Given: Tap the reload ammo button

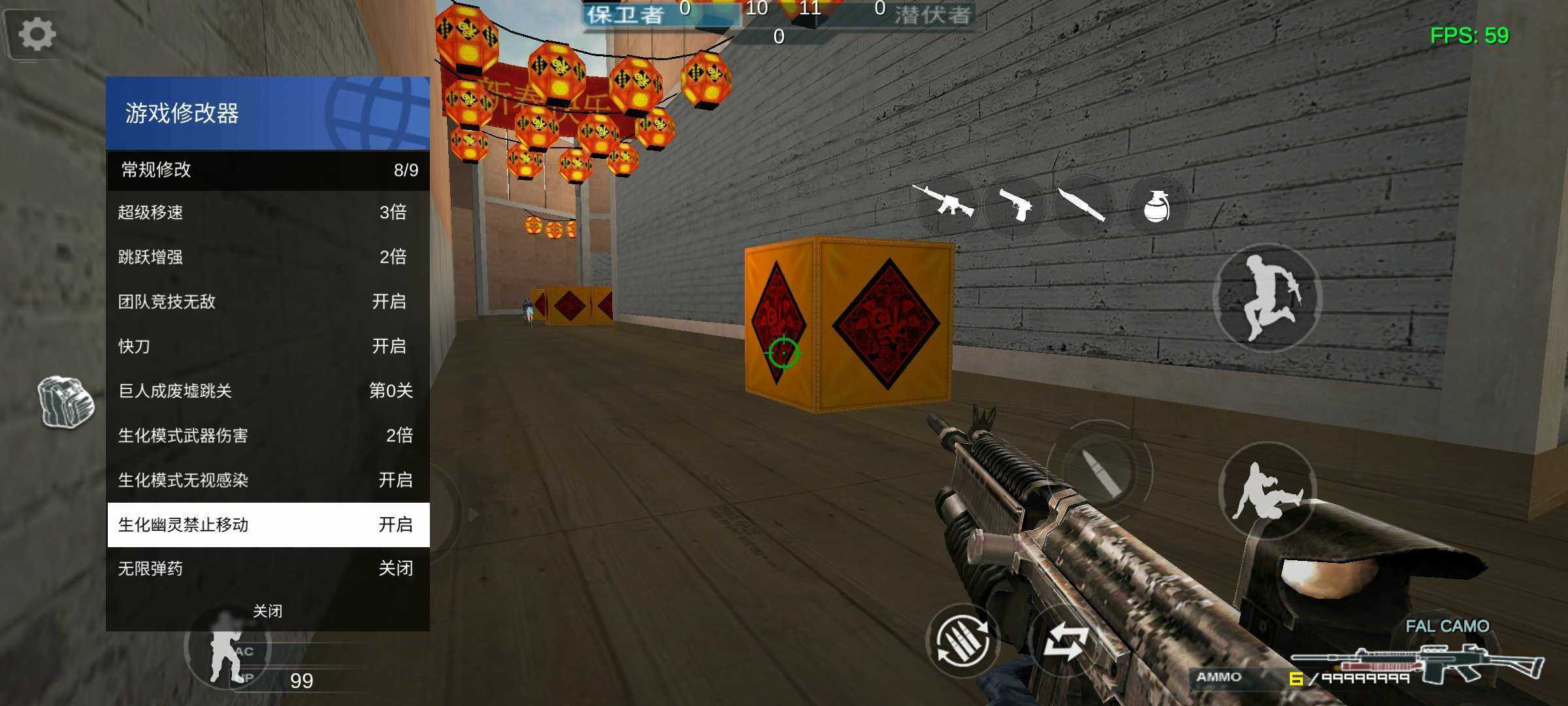Looking at the screenshot, I should click(962, 642).
